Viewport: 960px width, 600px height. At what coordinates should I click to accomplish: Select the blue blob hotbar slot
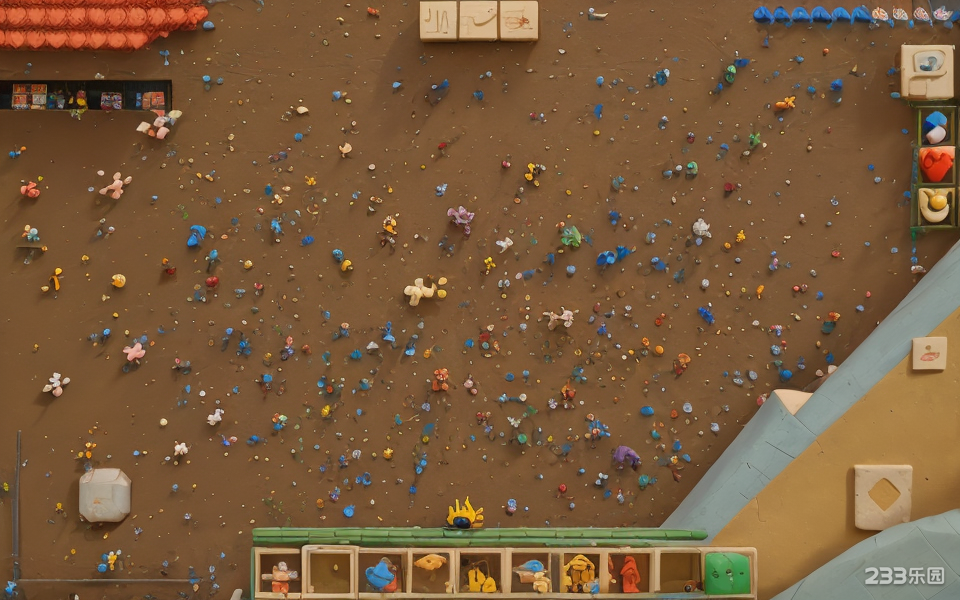pos(381,574)
